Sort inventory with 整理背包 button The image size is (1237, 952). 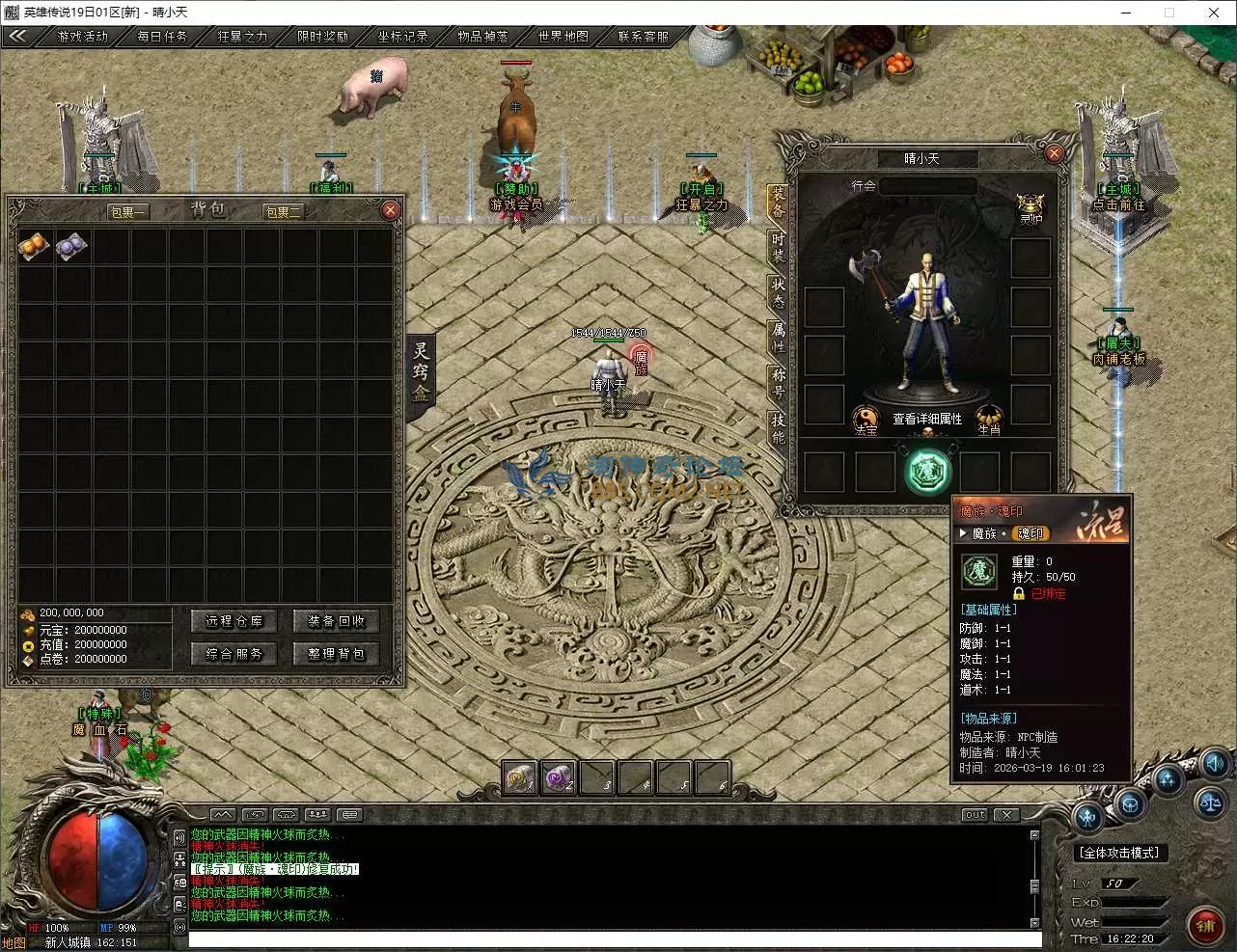pos(336,654)
